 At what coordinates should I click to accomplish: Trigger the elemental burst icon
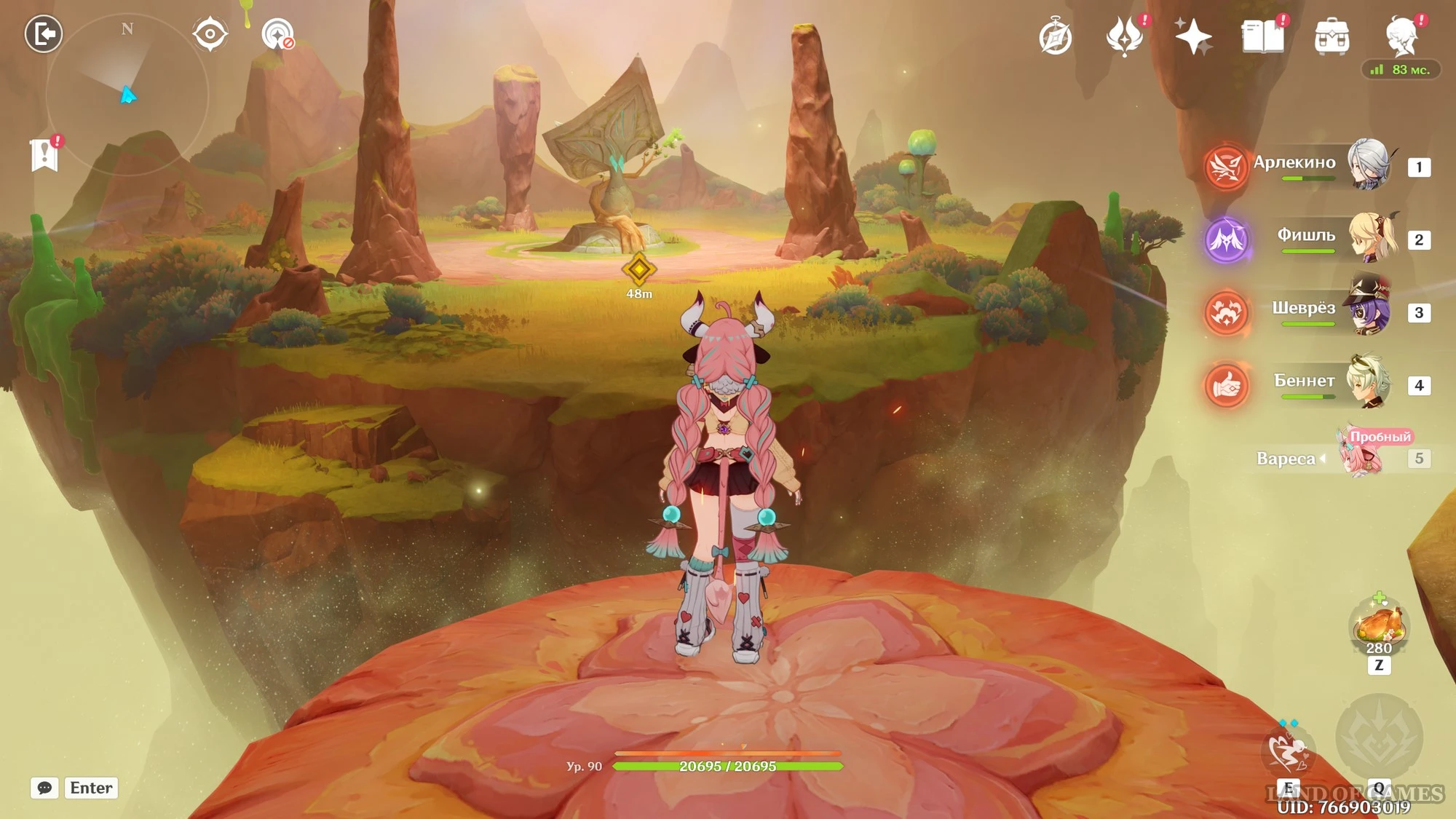coord(1379,738)
